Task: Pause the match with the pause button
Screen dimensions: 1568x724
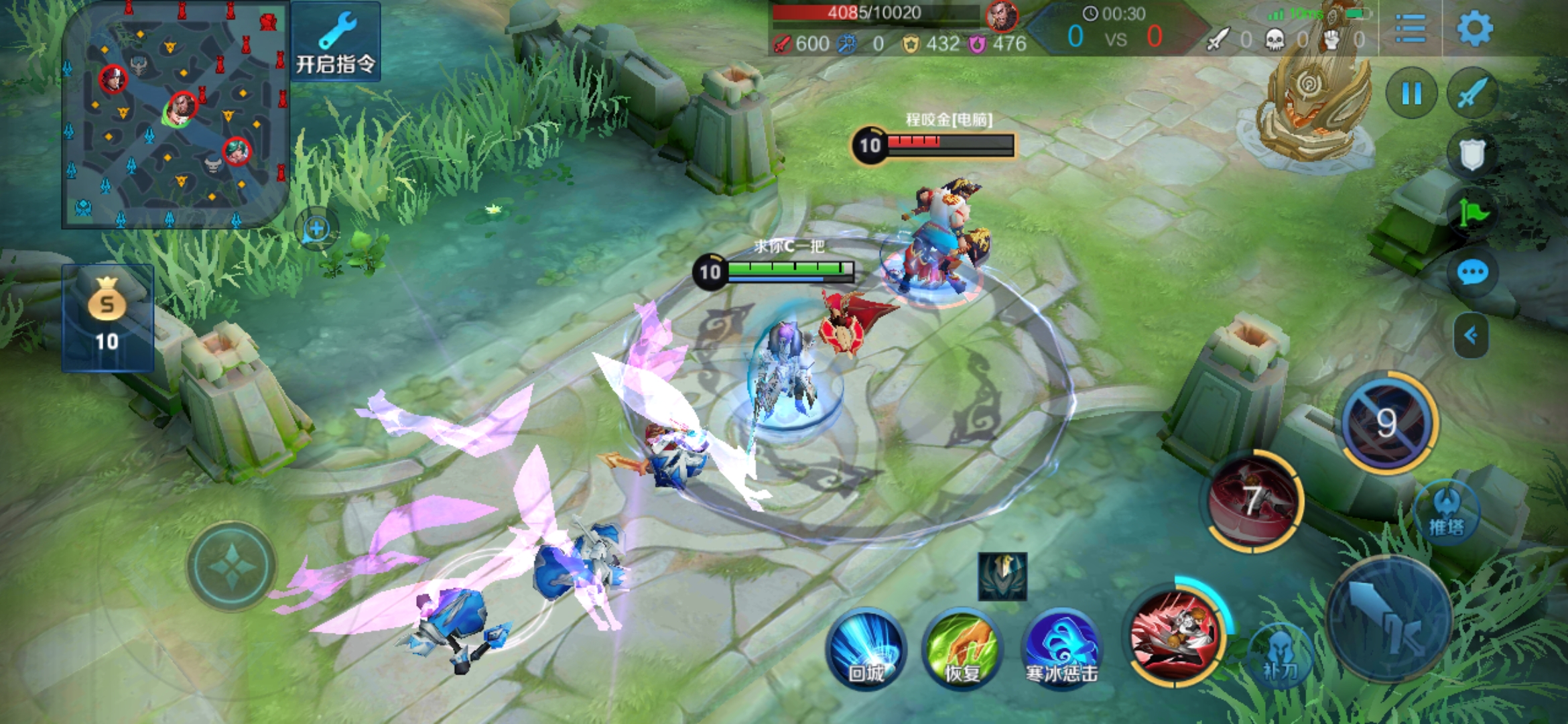Action: click(x=1411, y=94)
